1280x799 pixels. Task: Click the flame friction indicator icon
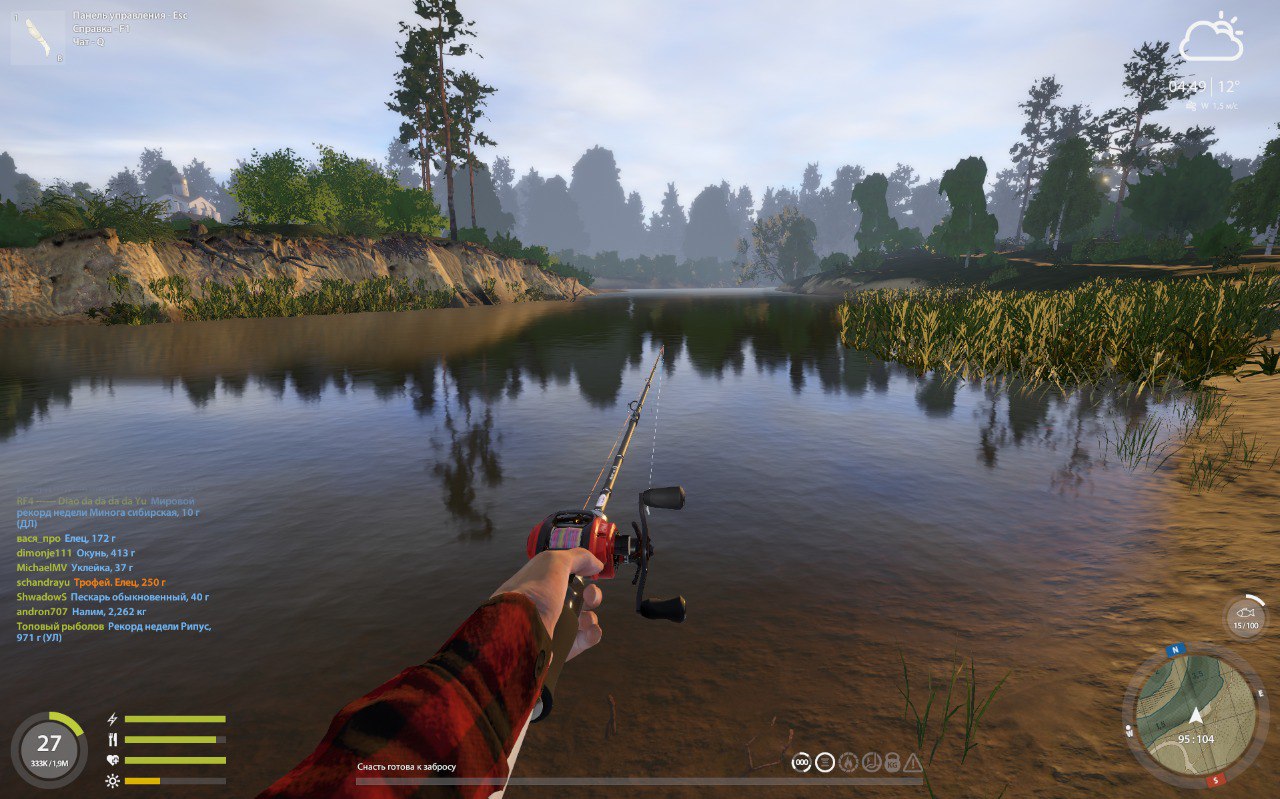point(848,763)
